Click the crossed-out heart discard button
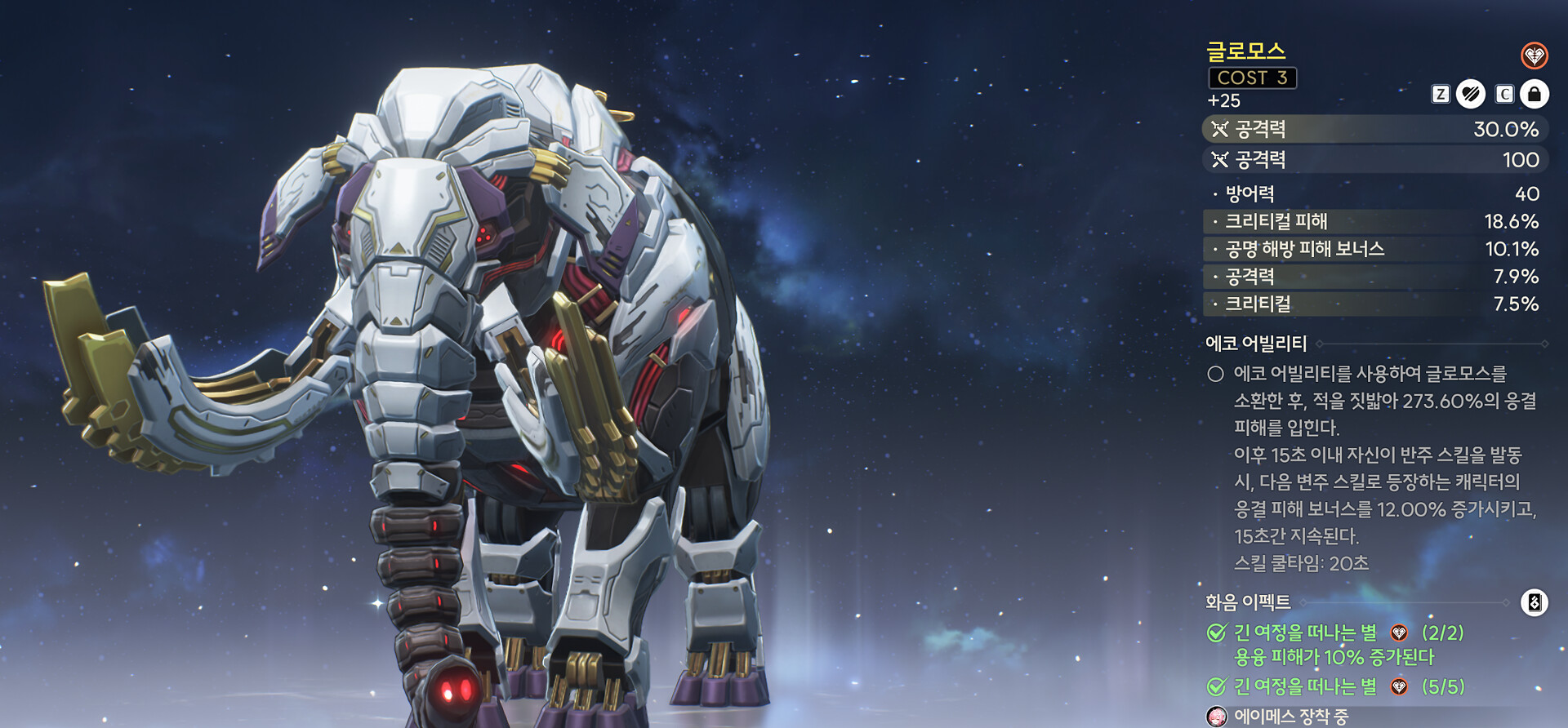This screenshot has width=1568, height=728. pyautogui.click(x=1471, y=95)
